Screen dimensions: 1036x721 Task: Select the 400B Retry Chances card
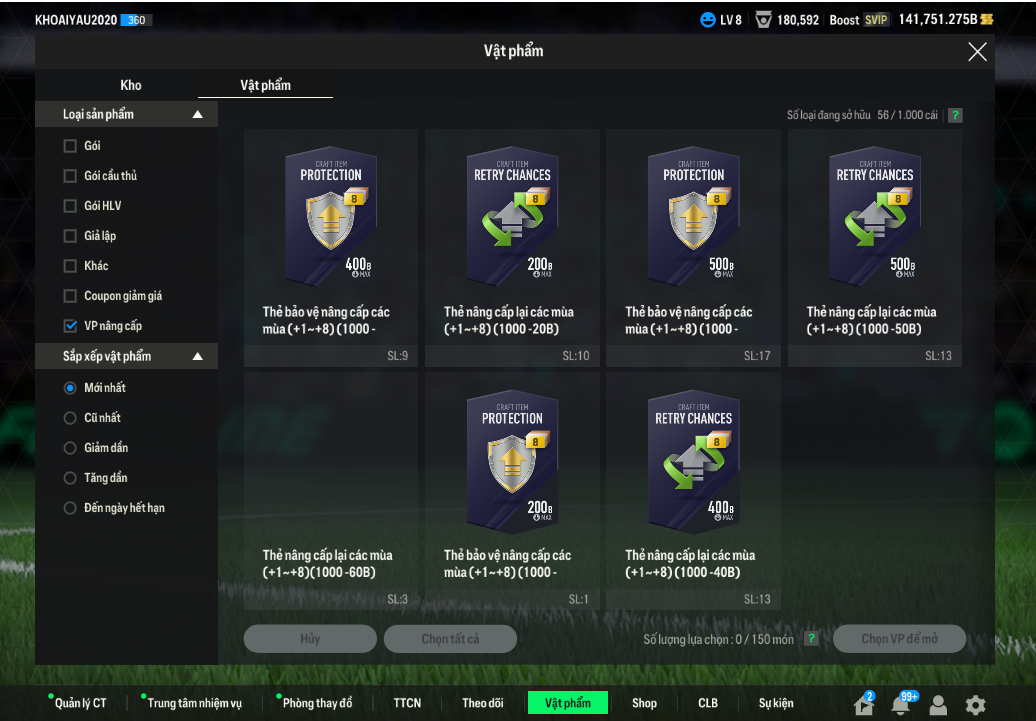[x=693, y=462]
